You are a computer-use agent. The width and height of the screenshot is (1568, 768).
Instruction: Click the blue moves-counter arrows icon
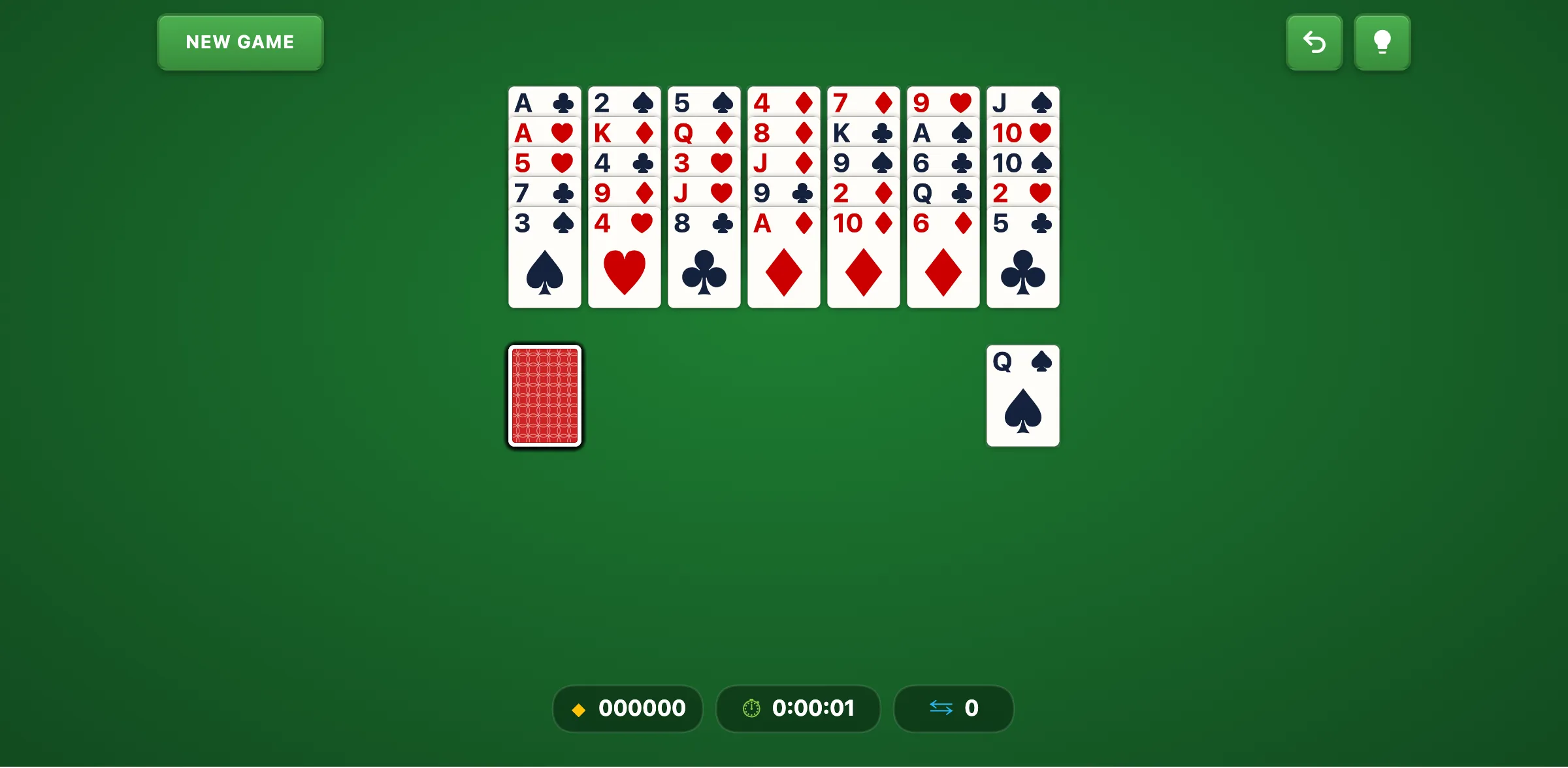941,709
